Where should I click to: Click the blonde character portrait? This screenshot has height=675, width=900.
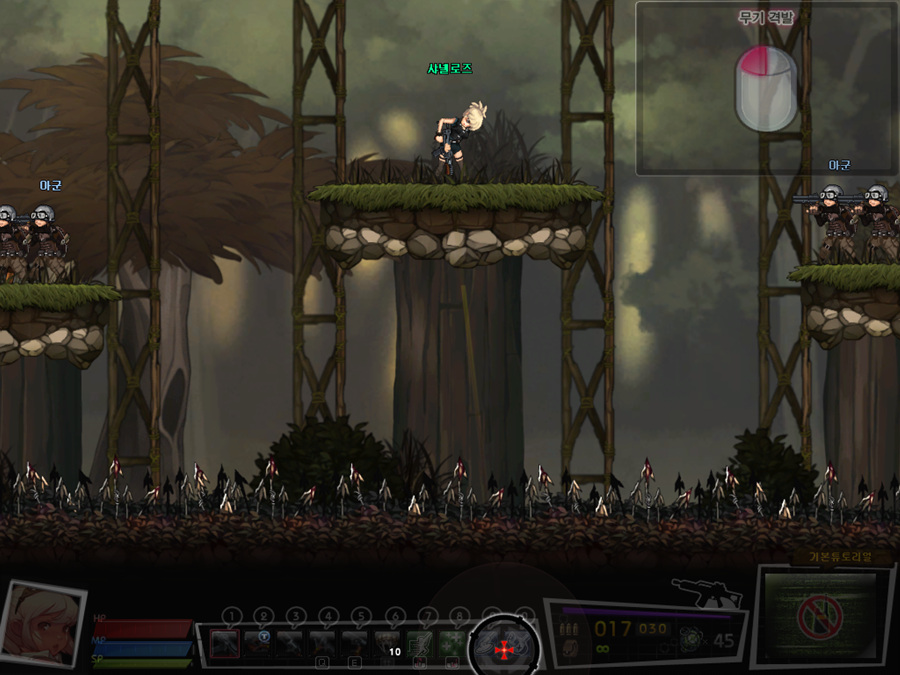42,624
